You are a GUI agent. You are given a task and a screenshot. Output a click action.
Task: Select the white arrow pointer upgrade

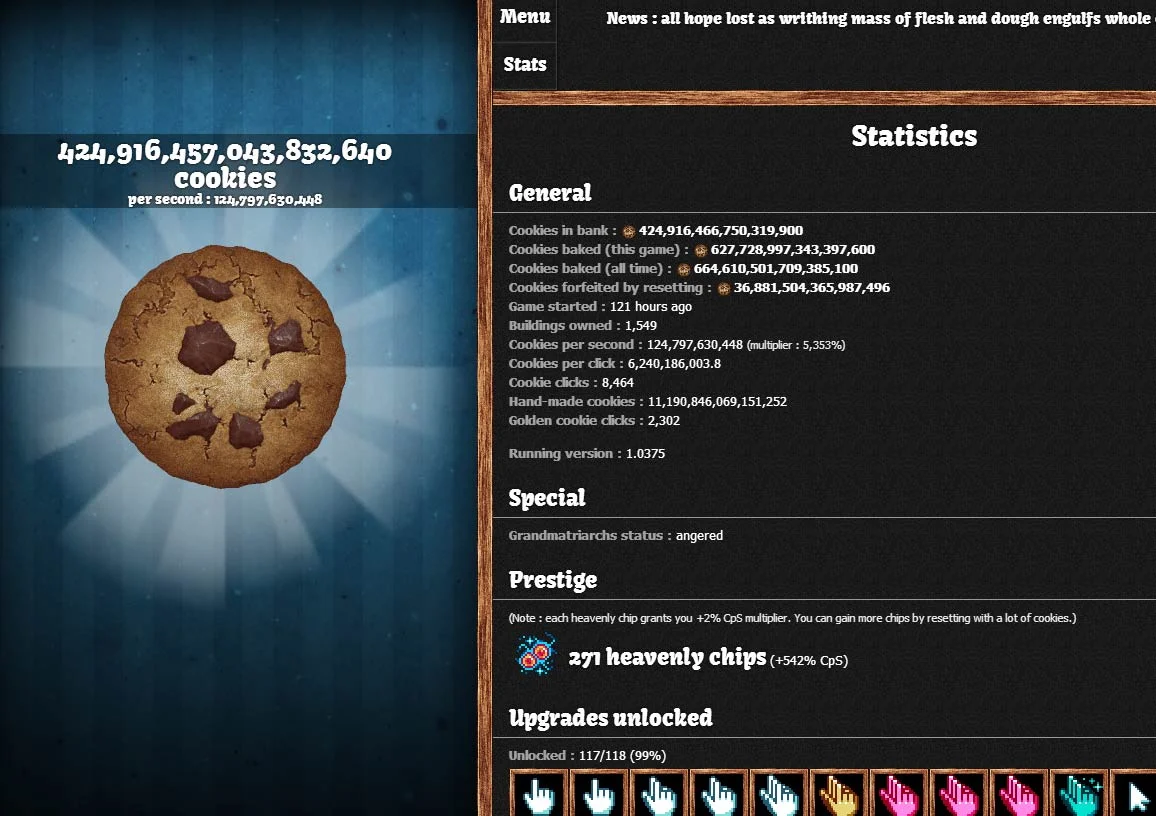(x=1136, y=796)
